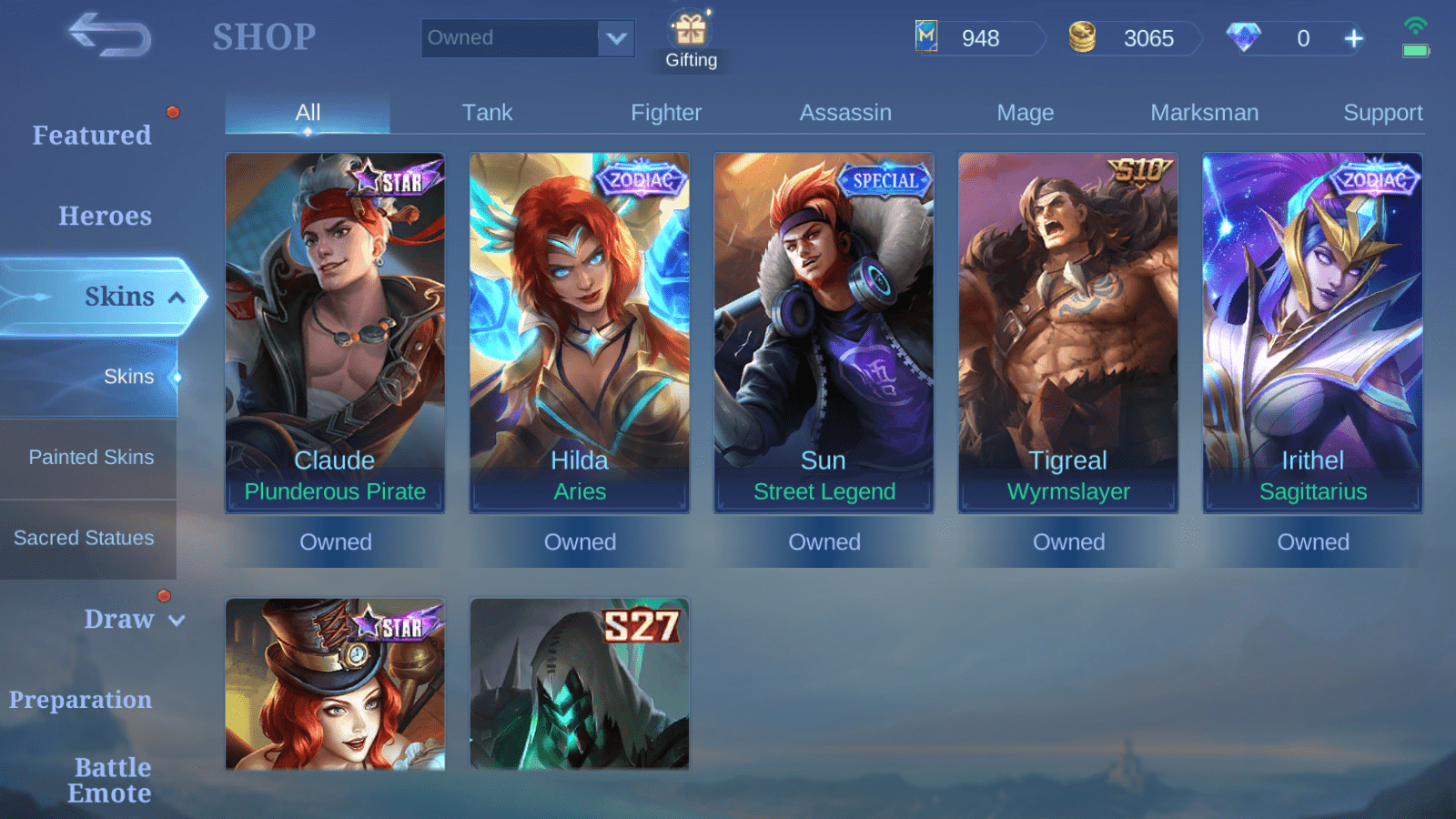Switch to the Tank skins tab
Image resolution: width=1456 pixels, height=819 pixels.
pos(487,113)
